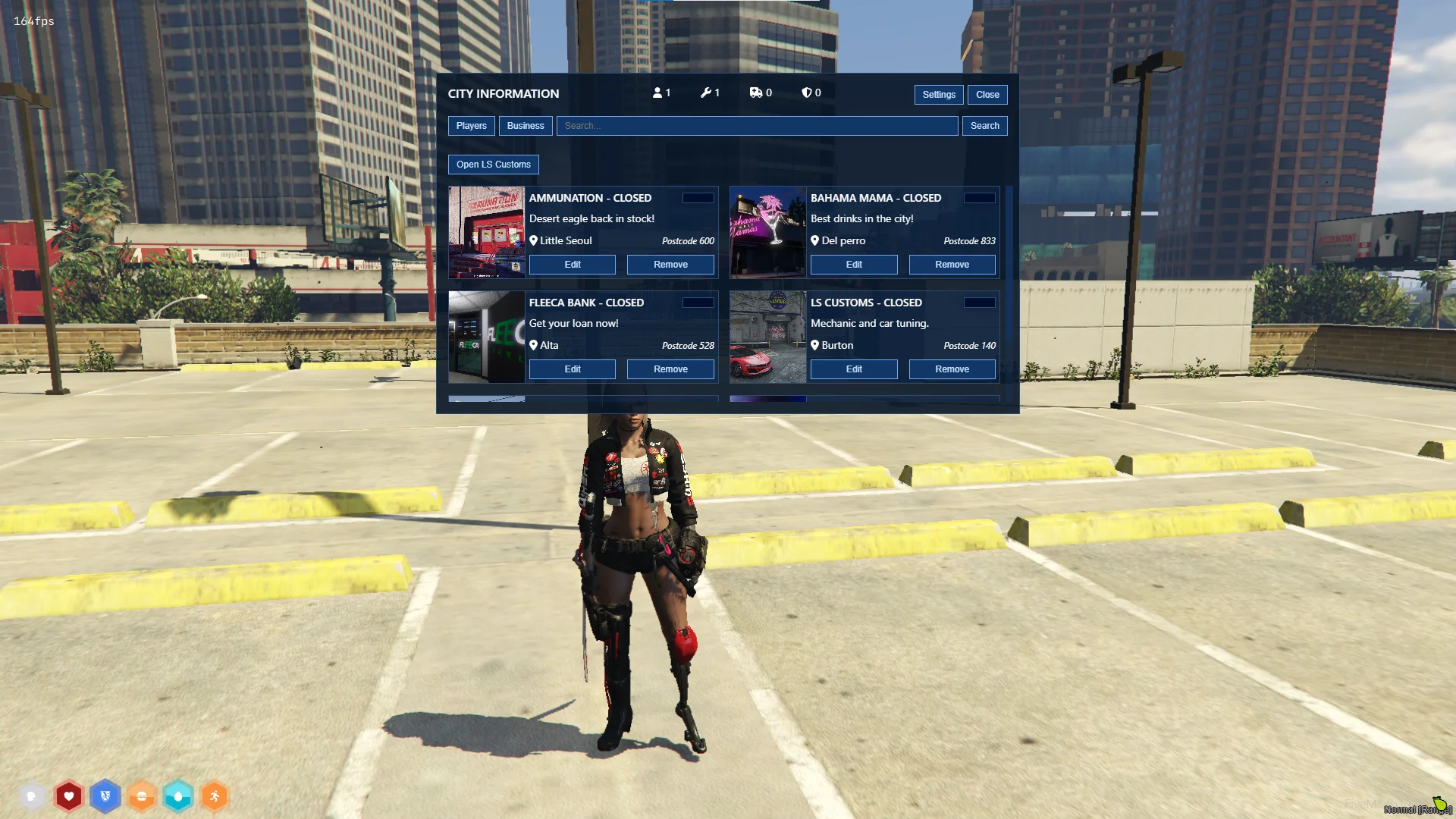This screenshot has width=1456, height=819.
Task: Remove the Fleeca Bank listing
Action: (670, 369)
